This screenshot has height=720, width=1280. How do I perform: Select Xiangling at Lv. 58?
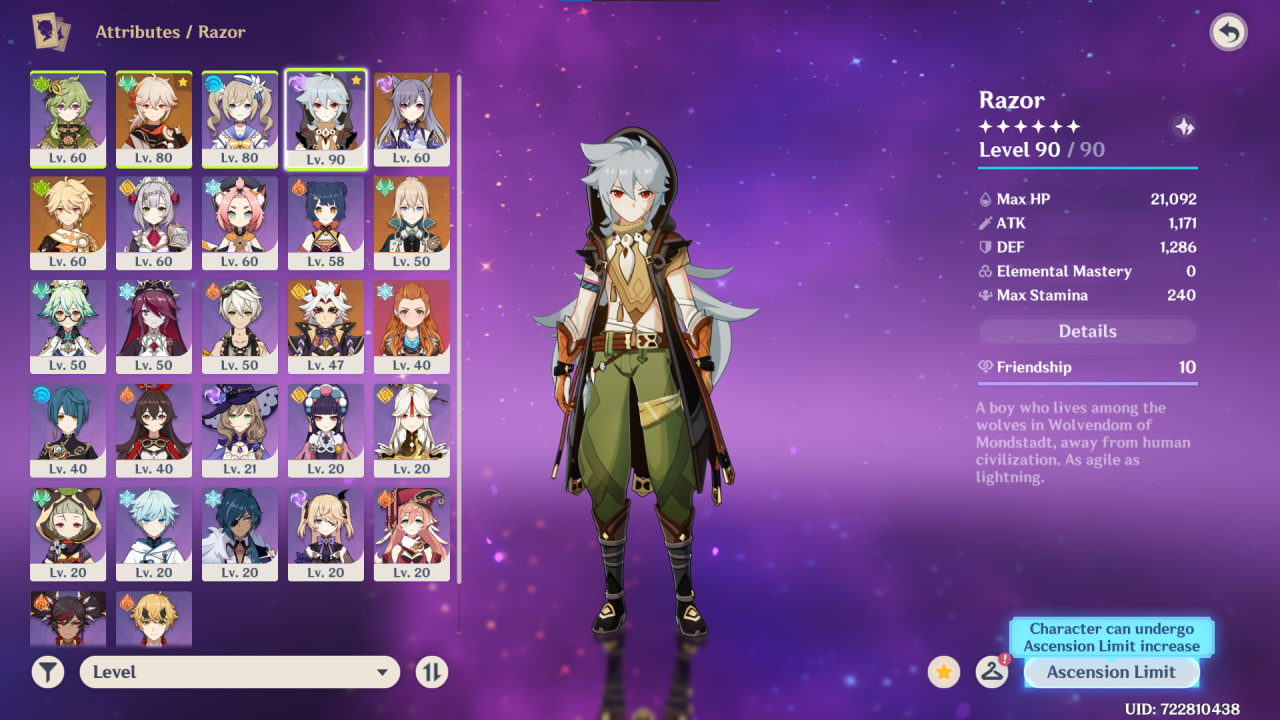[326, 222]
